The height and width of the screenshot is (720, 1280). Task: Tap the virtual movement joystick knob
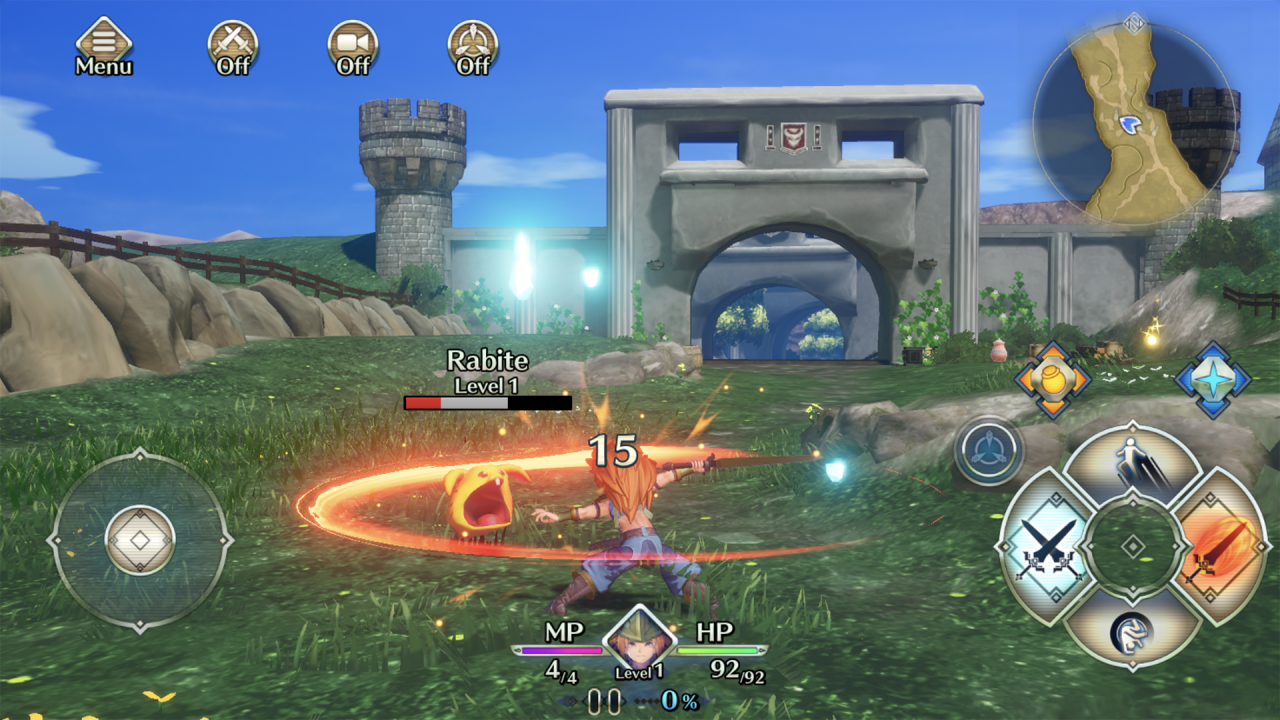140,540
